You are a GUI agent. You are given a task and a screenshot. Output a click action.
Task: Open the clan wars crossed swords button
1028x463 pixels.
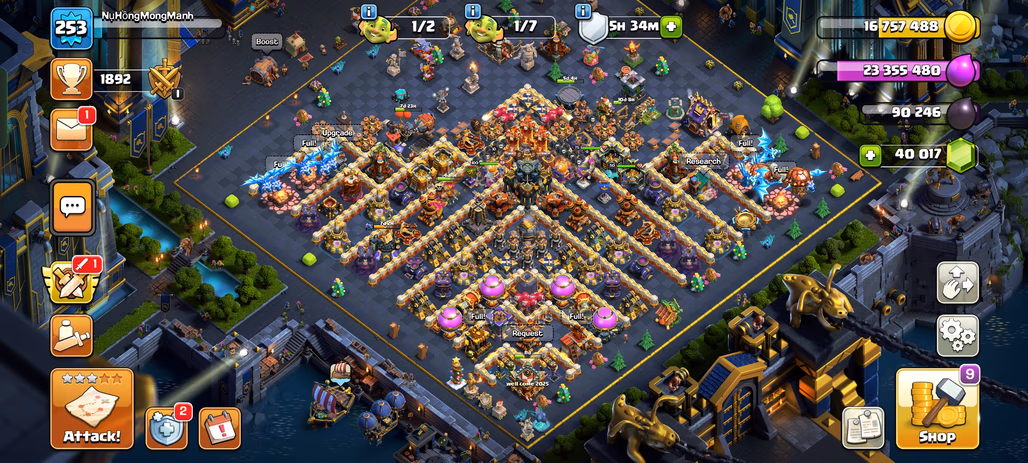71,282
